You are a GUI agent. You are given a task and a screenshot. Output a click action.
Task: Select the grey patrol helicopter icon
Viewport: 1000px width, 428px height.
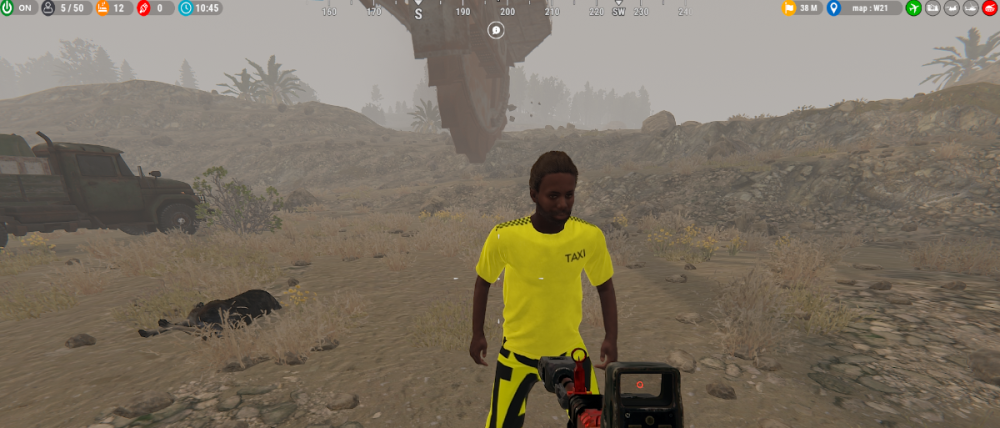(970, 8)
